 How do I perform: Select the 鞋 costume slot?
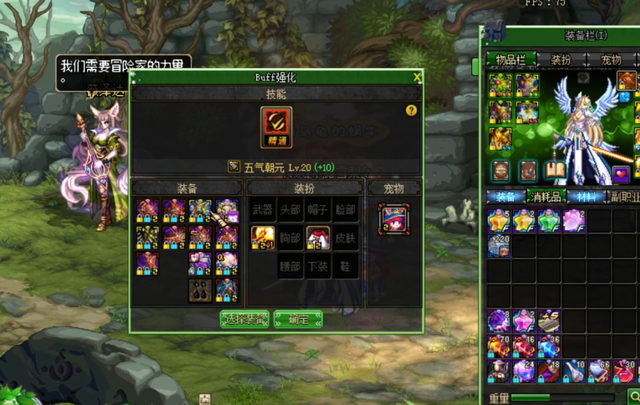point(345,265)
